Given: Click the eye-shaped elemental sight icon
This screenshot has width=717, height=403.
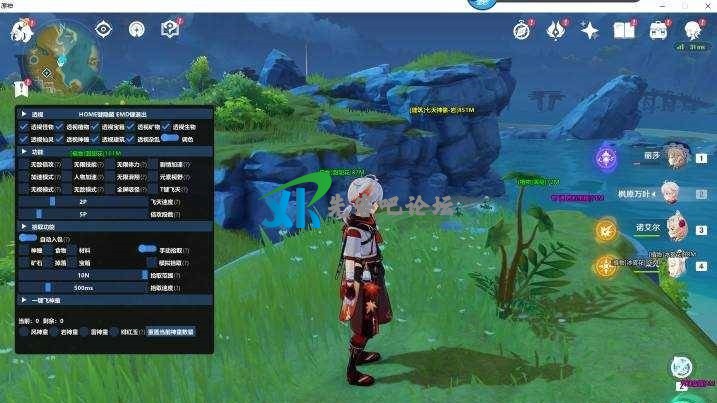Looking at the screenshot, I should [103, 29].
